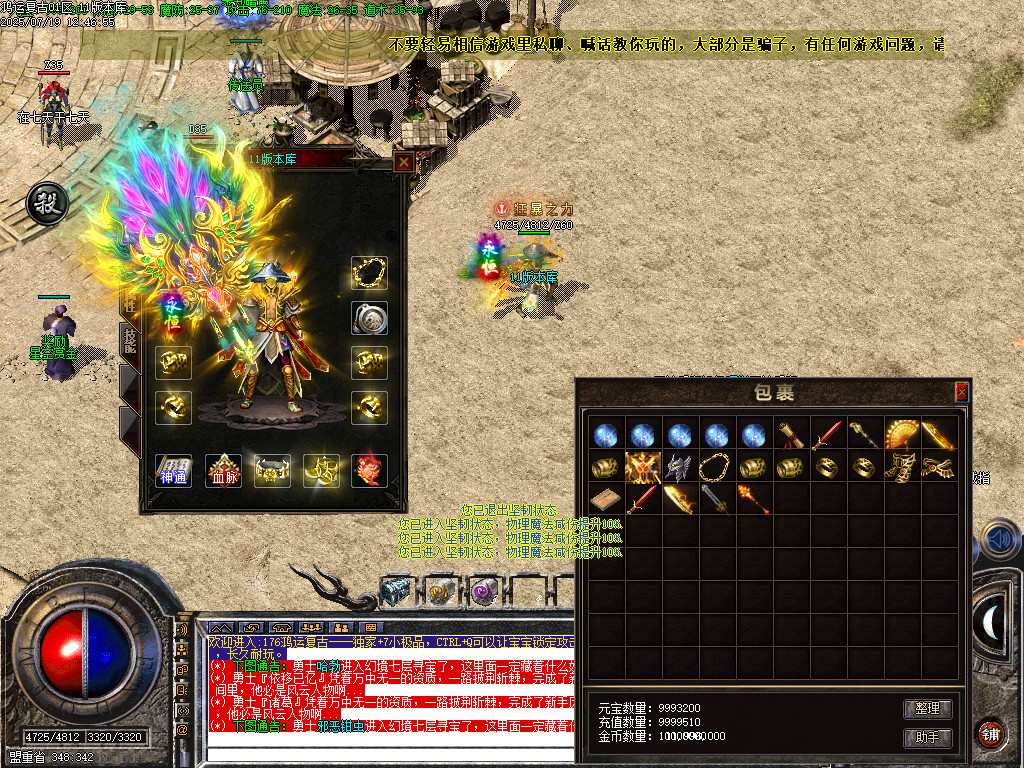
Task: Pick the silver winged helmet in inventory
Action: tap(678, 467)
